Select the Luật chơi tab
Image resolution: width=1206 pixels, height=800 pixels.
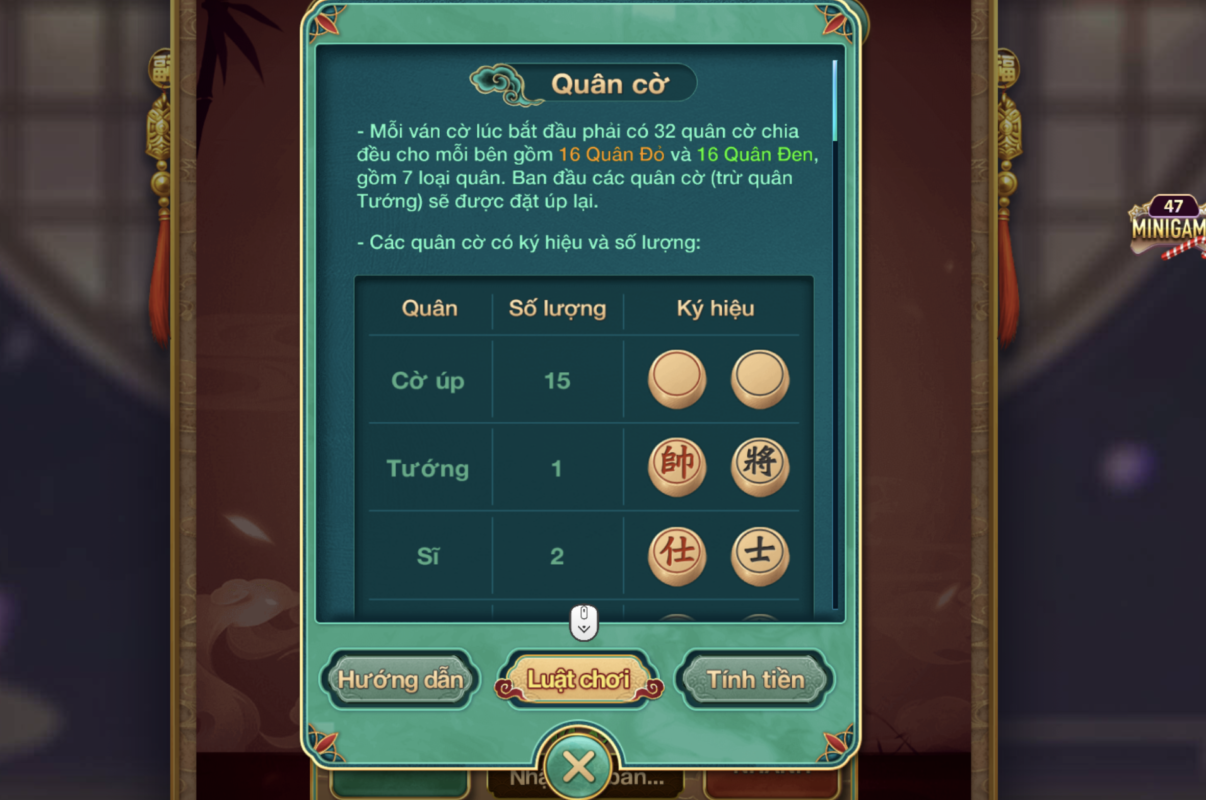579,680
